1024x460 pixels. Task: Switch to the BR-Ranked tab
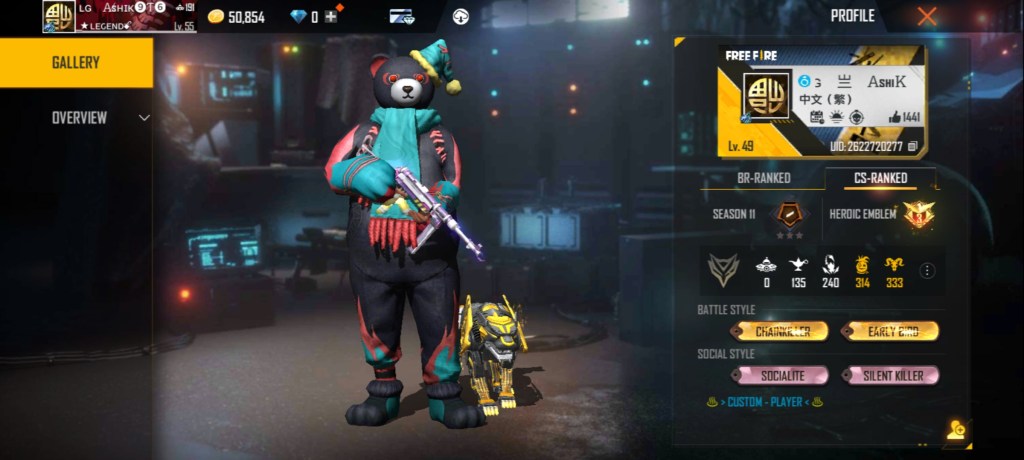763,178
